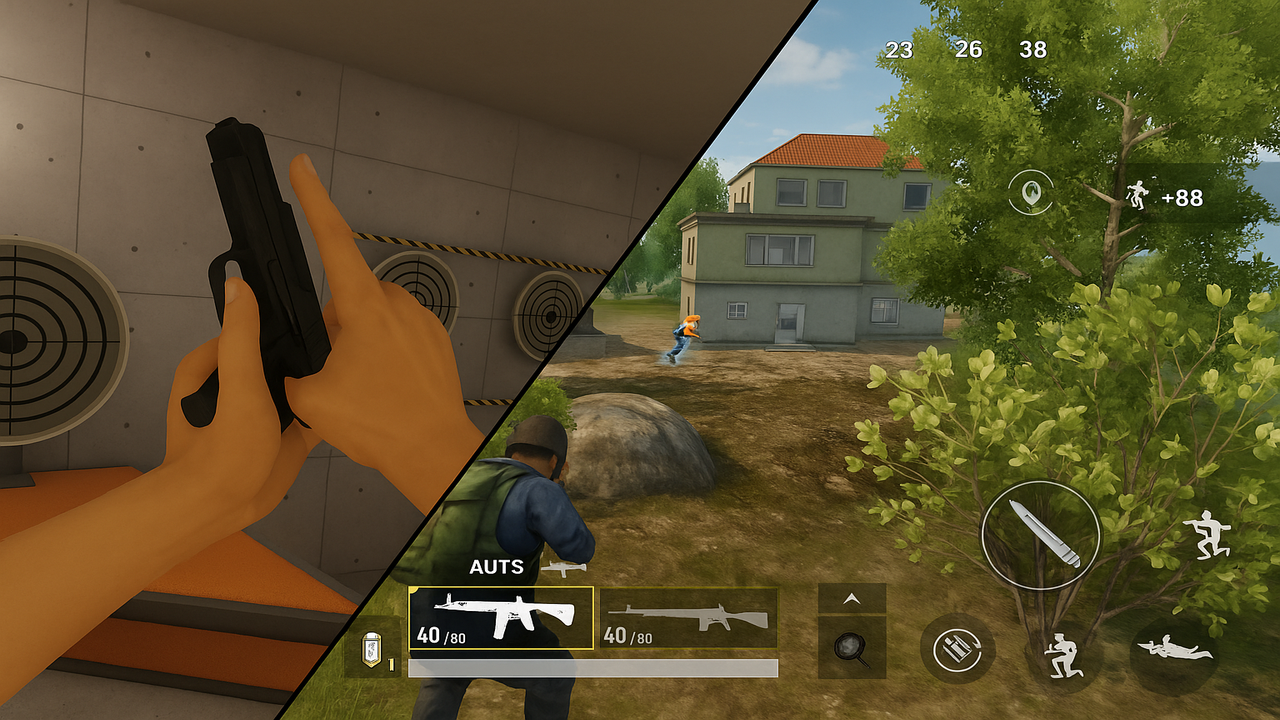Tap the jump button with leaping figure
This screenshot has height=720, width=1280.
click(1208, 536)
